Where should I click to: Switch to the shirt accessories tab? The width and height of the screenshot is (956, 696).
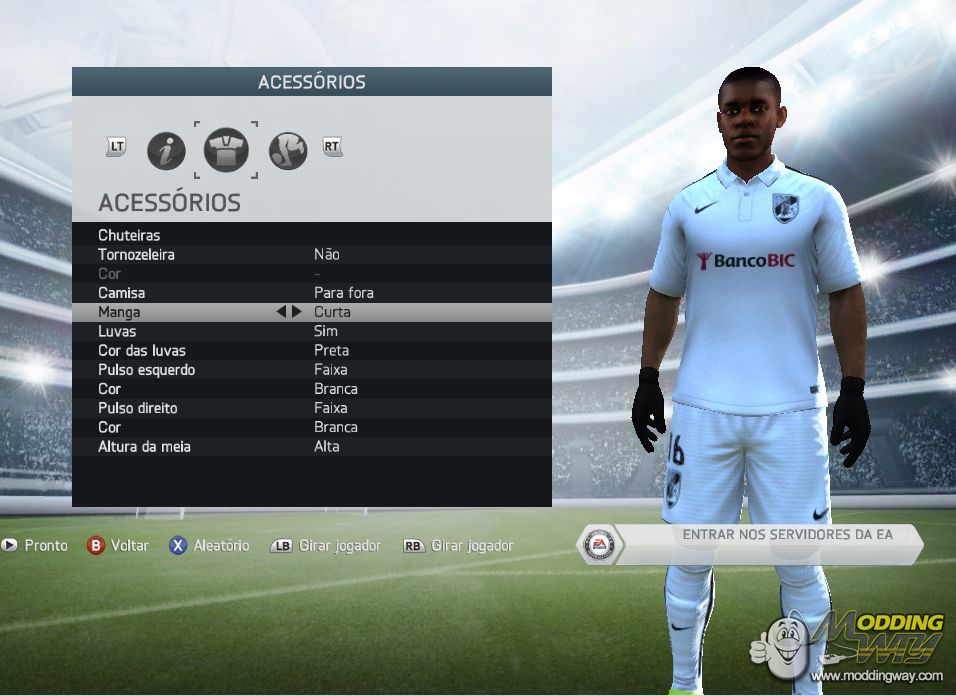226,151
